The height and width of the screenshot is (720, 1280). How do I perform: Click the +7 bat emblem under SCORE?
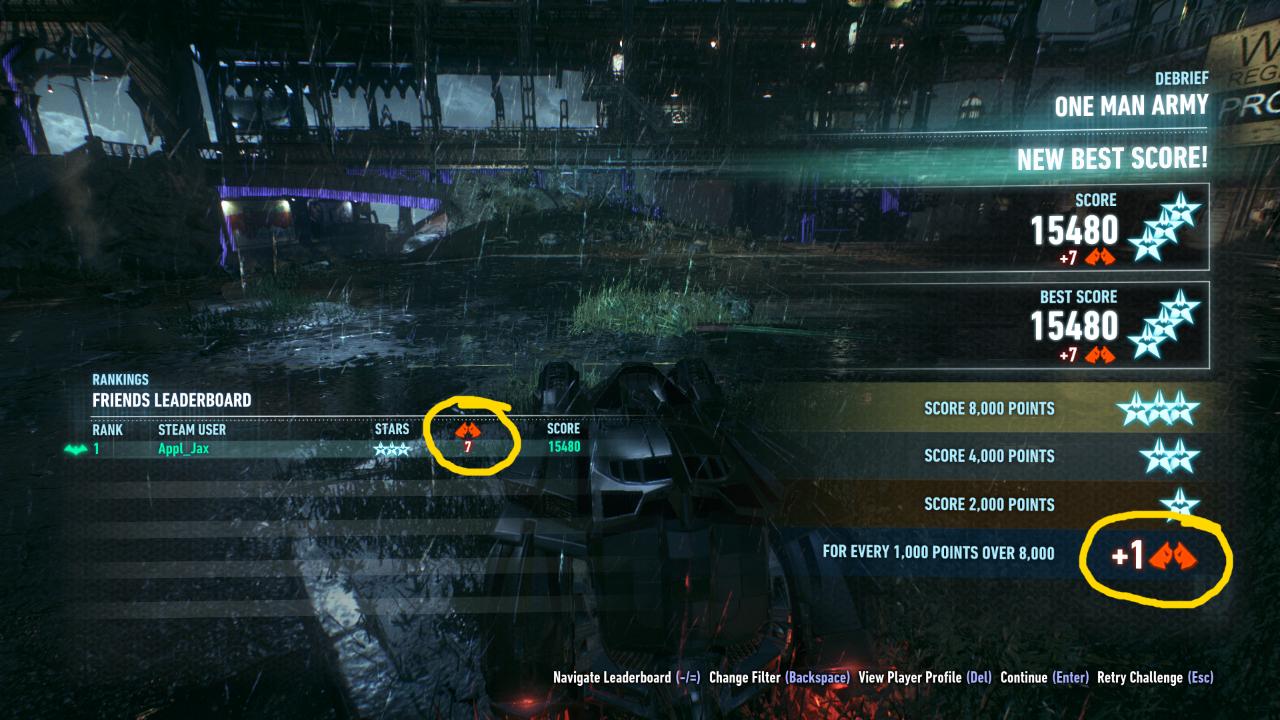1100,258
